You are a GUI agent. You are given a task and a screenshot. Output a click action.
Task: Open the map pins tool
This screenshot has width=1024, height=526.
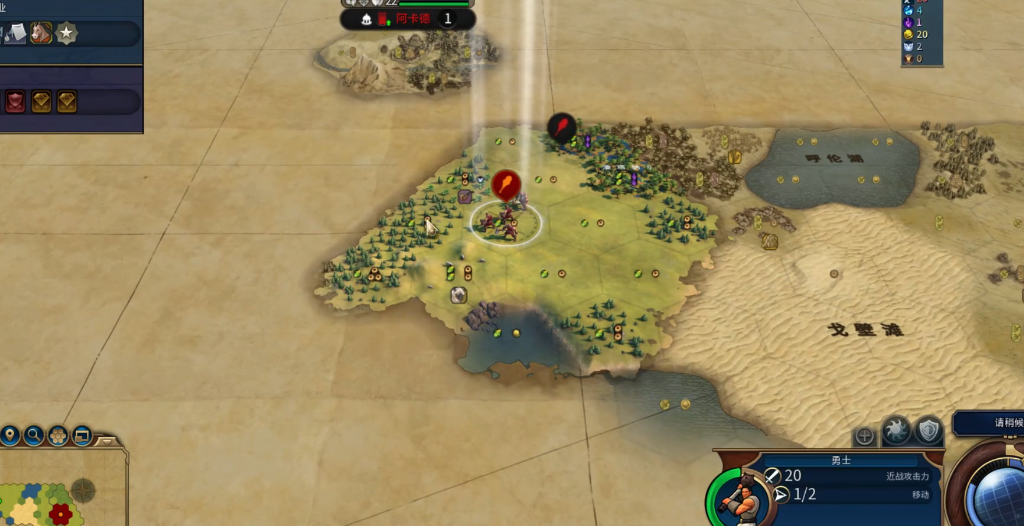click(10, 436)
